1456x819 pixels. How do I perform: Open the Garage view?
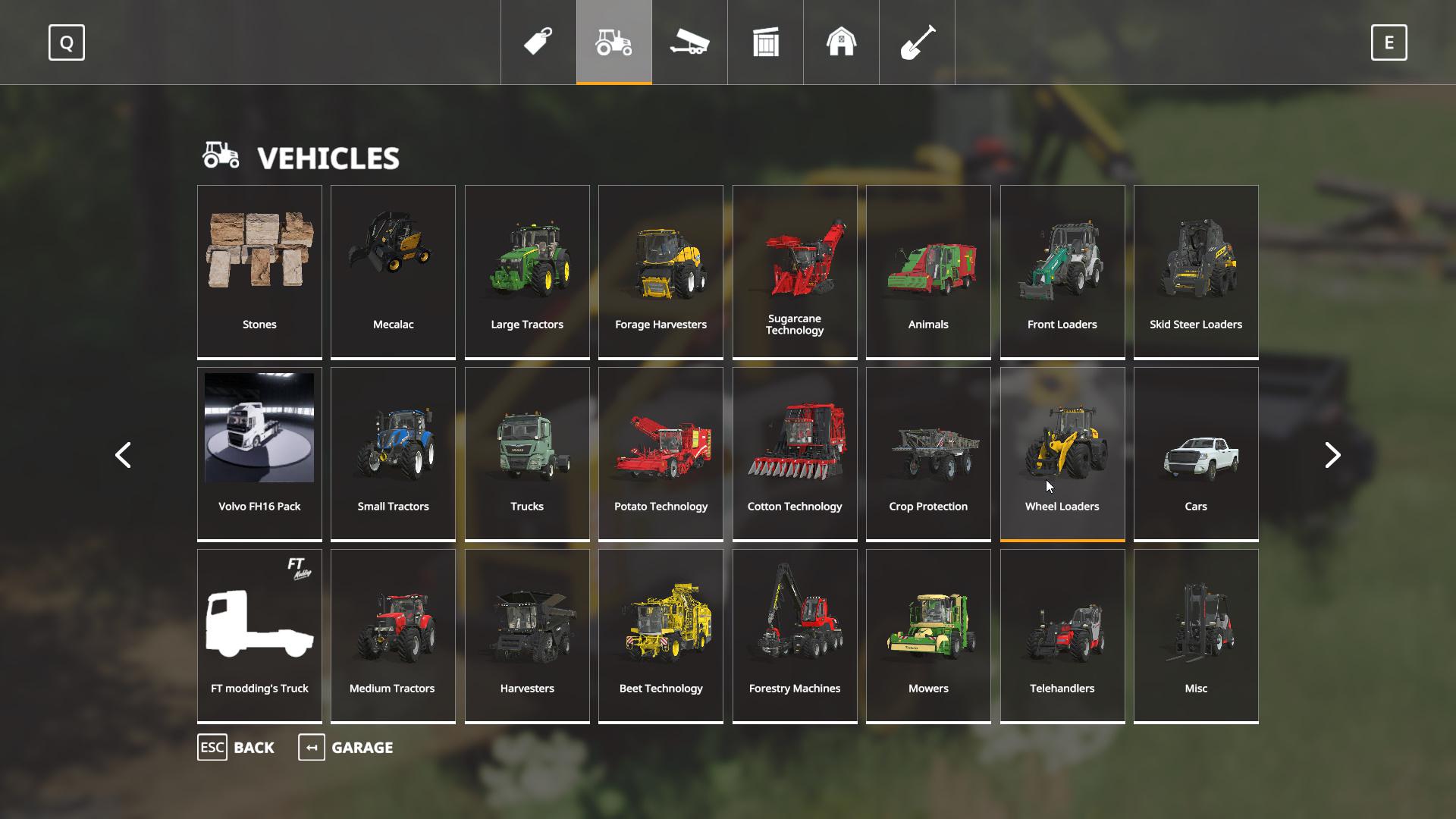click(347, 748)
